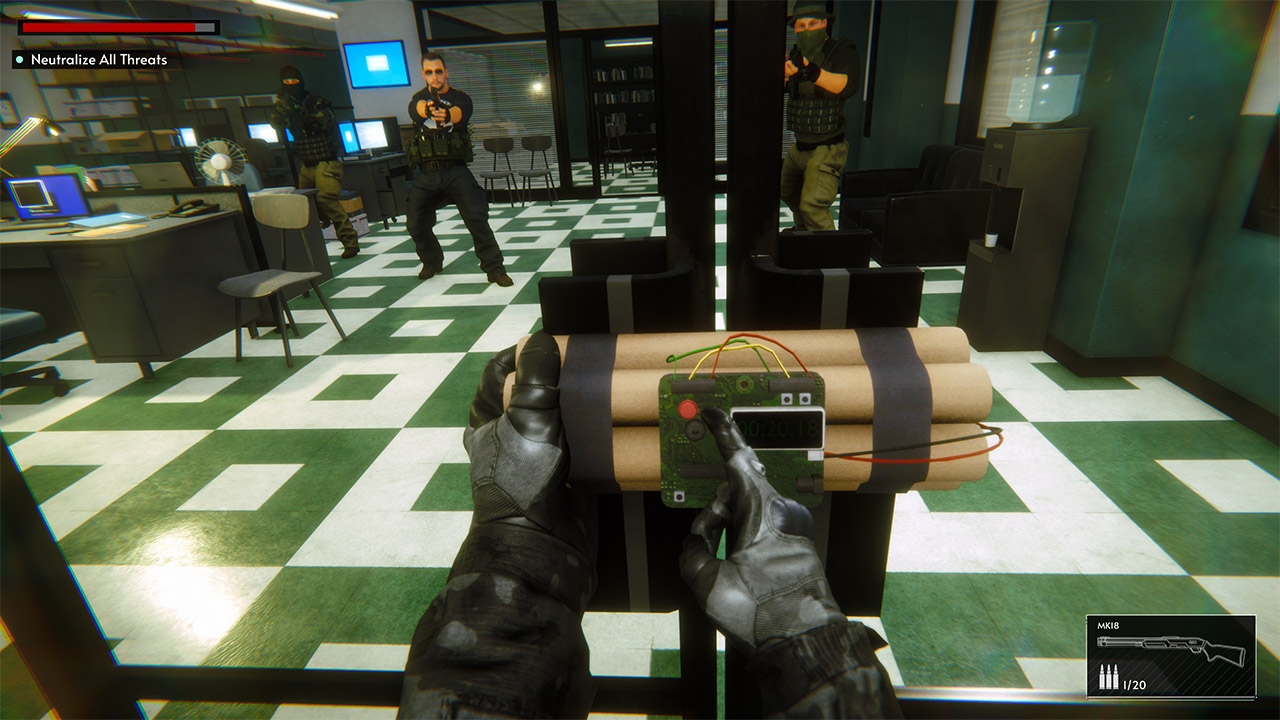Toggle the small square contact at bottom of circuit board
Image resolution: width=1280 pixels, height=720 pixels.
tap(680, 496)
